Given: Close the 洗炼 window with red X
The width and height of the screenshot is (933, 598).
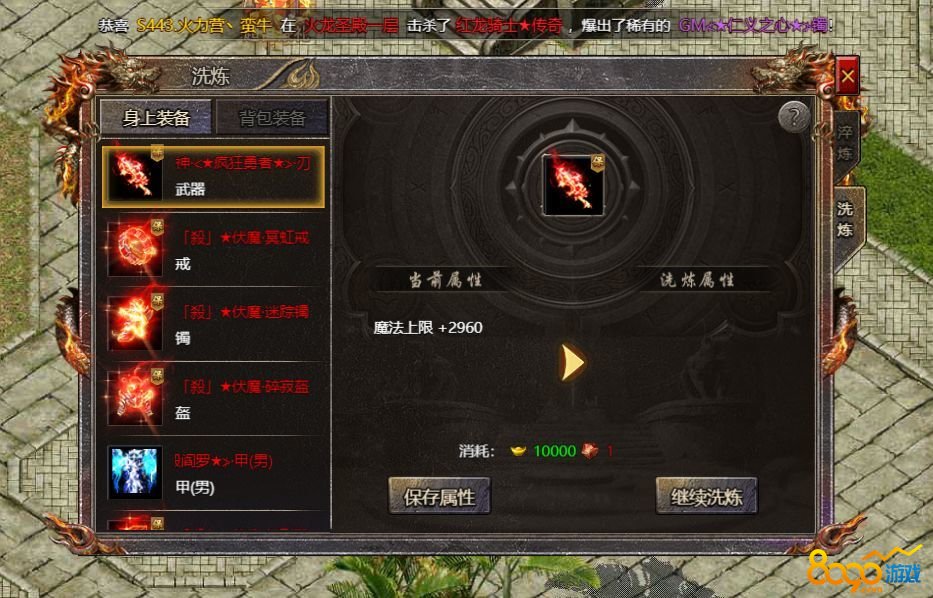Looking at the screenshot, I should click(848, 75).
